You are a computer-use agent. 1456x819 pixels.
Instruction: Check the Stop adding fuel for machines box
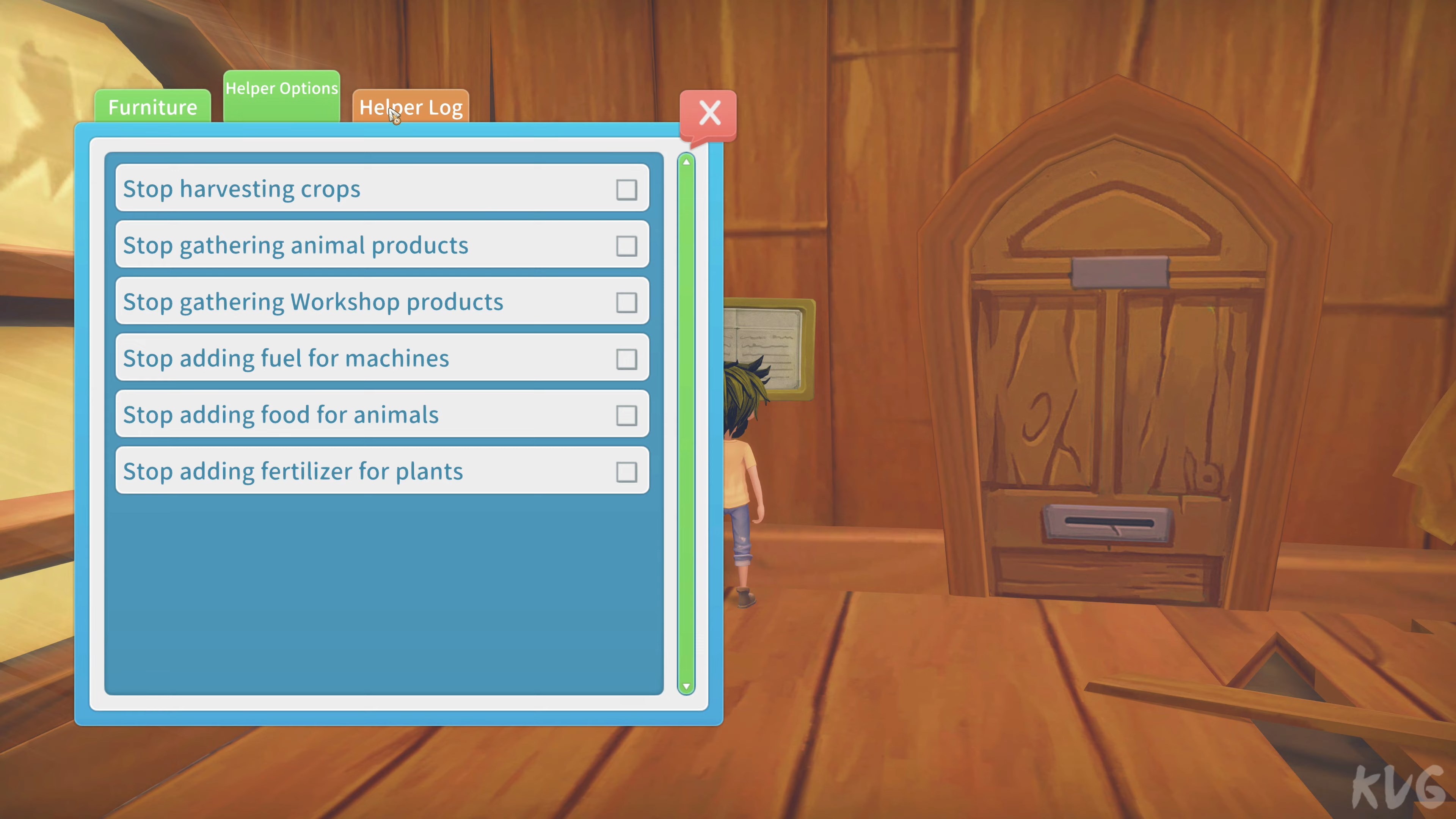[627, 358]
